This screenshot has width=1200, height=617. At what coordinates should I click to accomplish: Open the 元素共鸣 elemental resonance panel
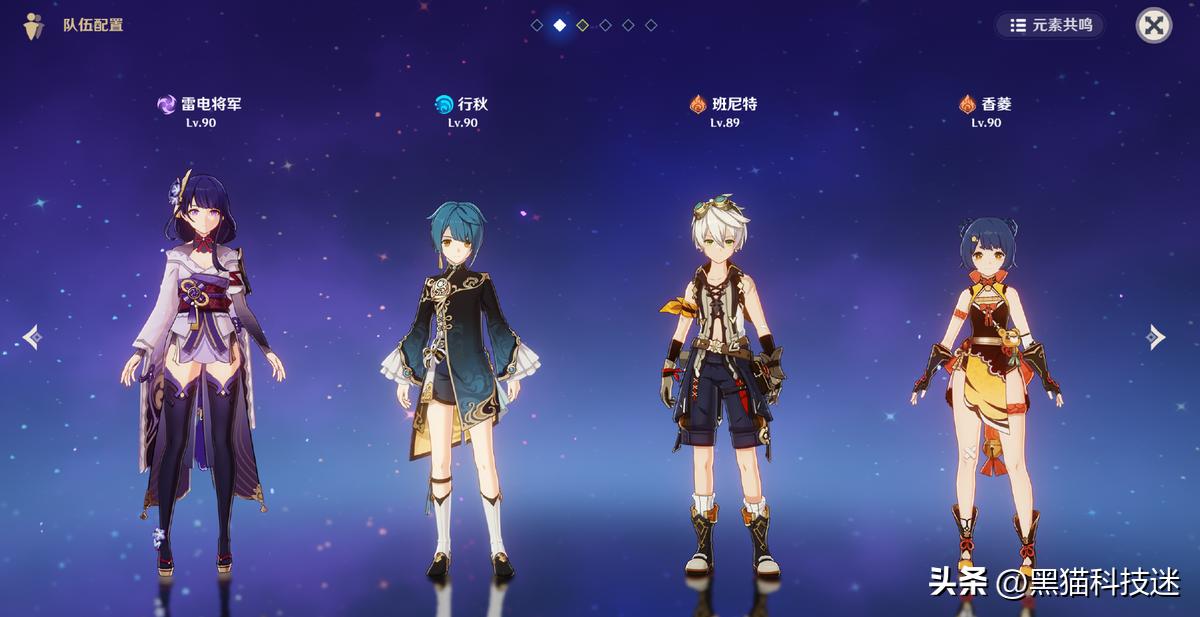[x=1050, y=25]
